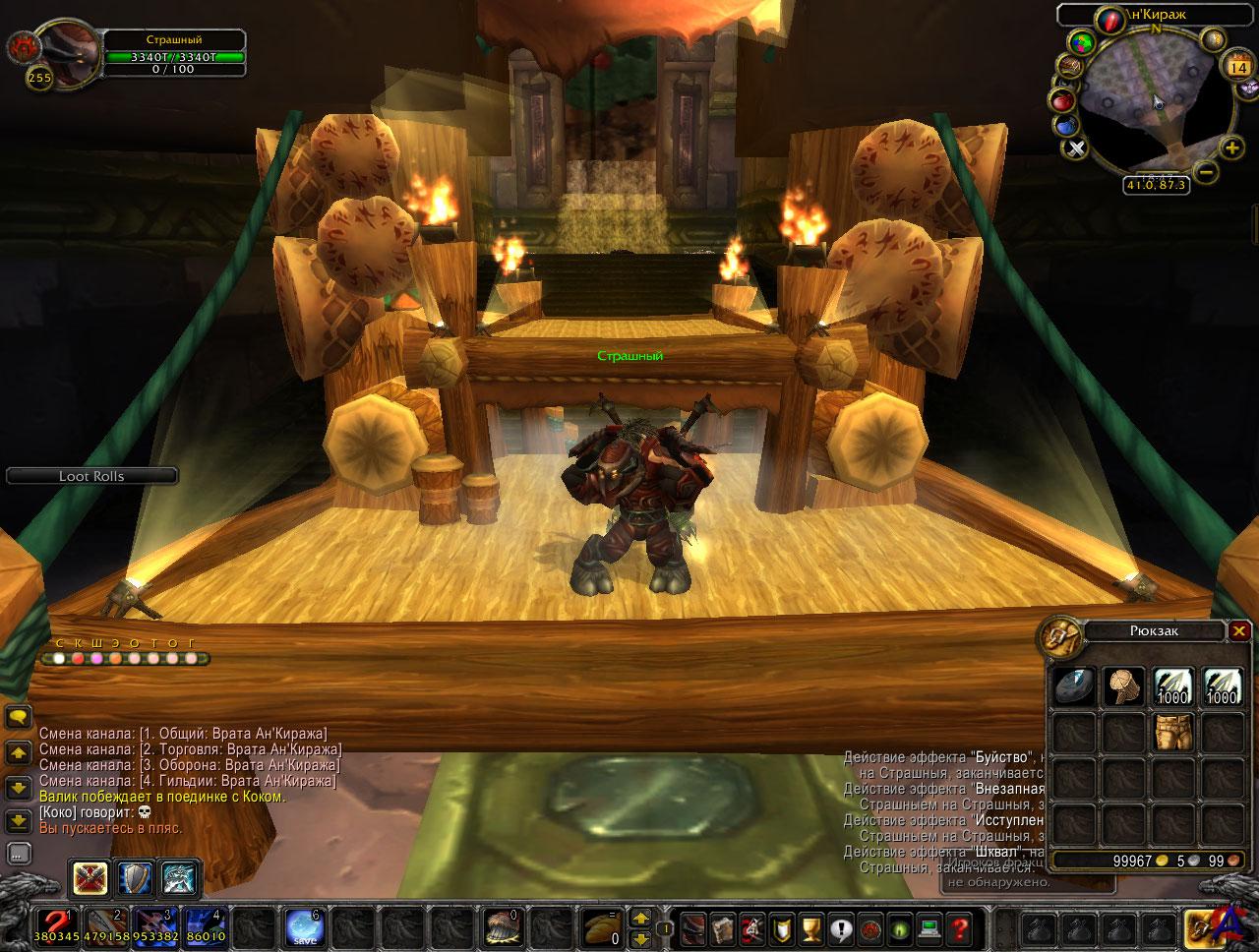Click the red apple minimap button

click(x=1061, y=101)
